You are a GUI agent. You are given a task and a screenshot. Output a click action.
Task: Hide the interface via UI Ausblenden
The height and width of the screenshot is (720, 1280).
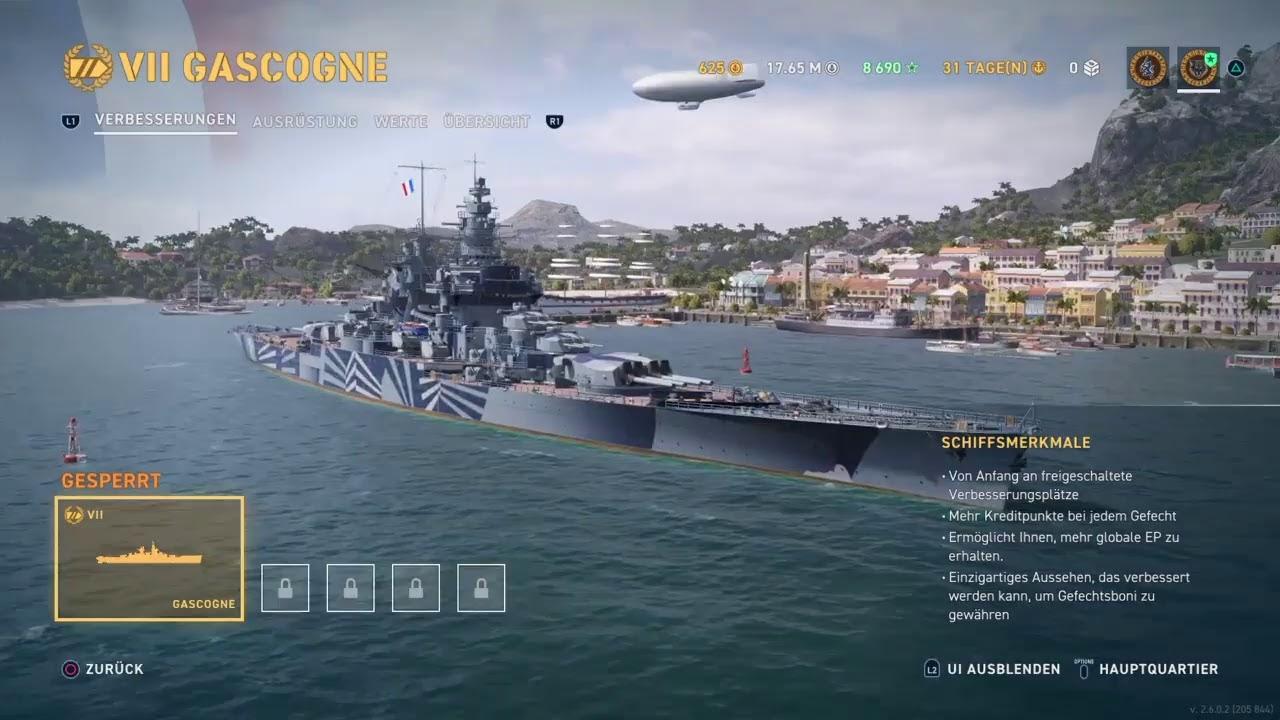(1003, 669)
